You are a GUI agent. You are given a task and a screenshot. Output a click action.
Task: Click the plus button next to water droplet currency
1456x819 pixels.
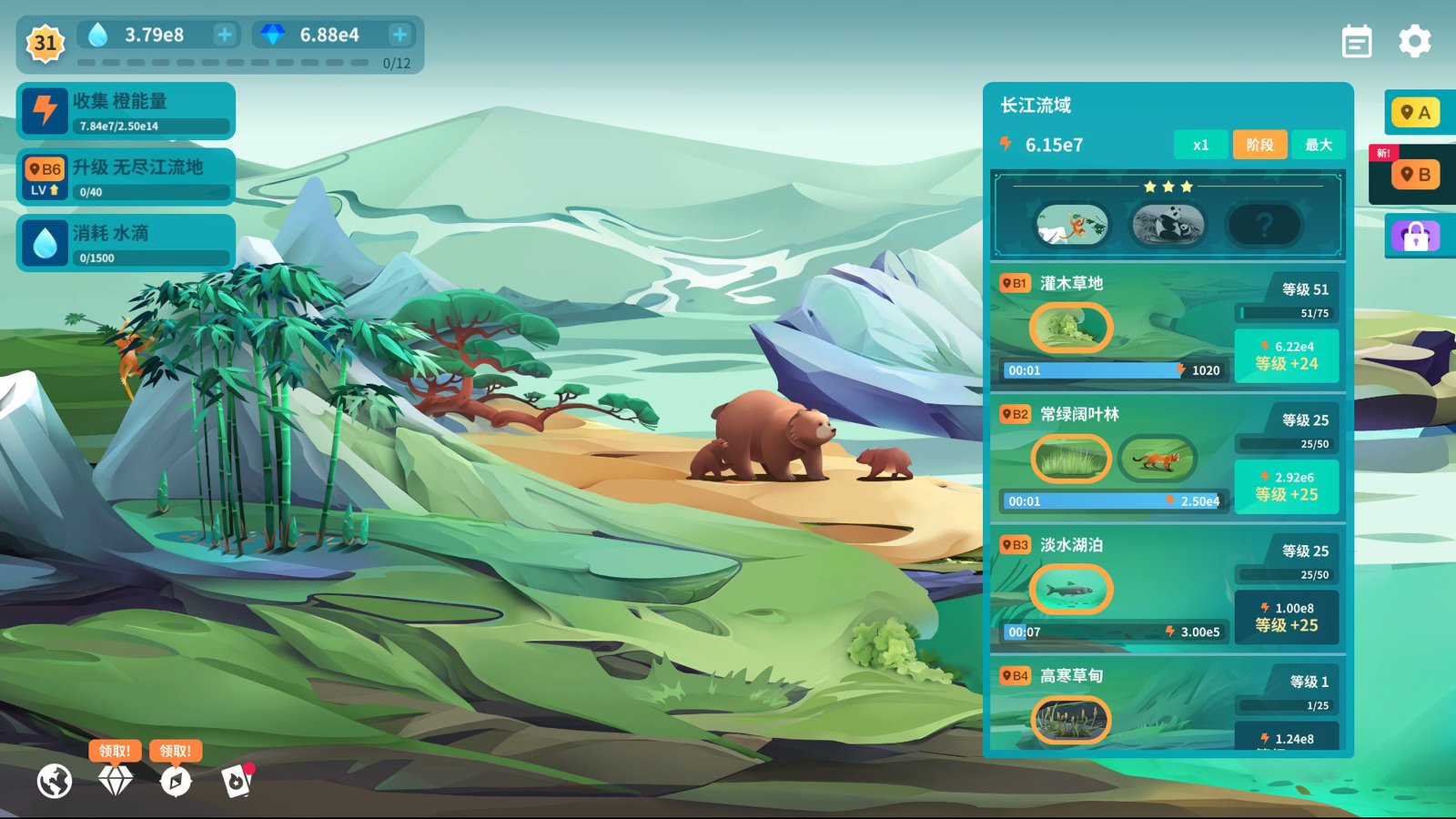223,35
